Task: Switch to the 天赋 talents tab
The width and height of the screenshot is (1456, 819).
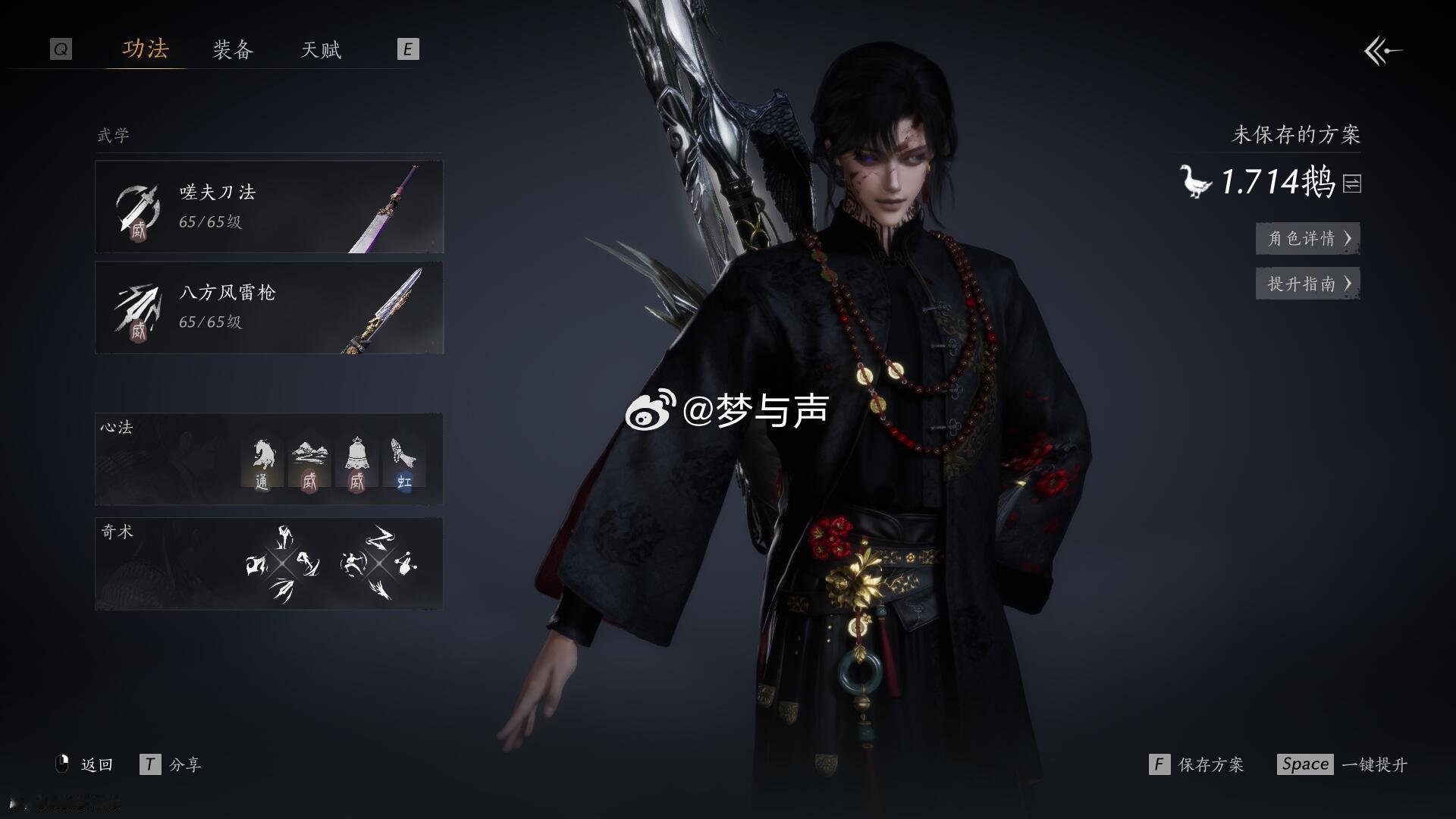Action: click(x=319, y=50)
